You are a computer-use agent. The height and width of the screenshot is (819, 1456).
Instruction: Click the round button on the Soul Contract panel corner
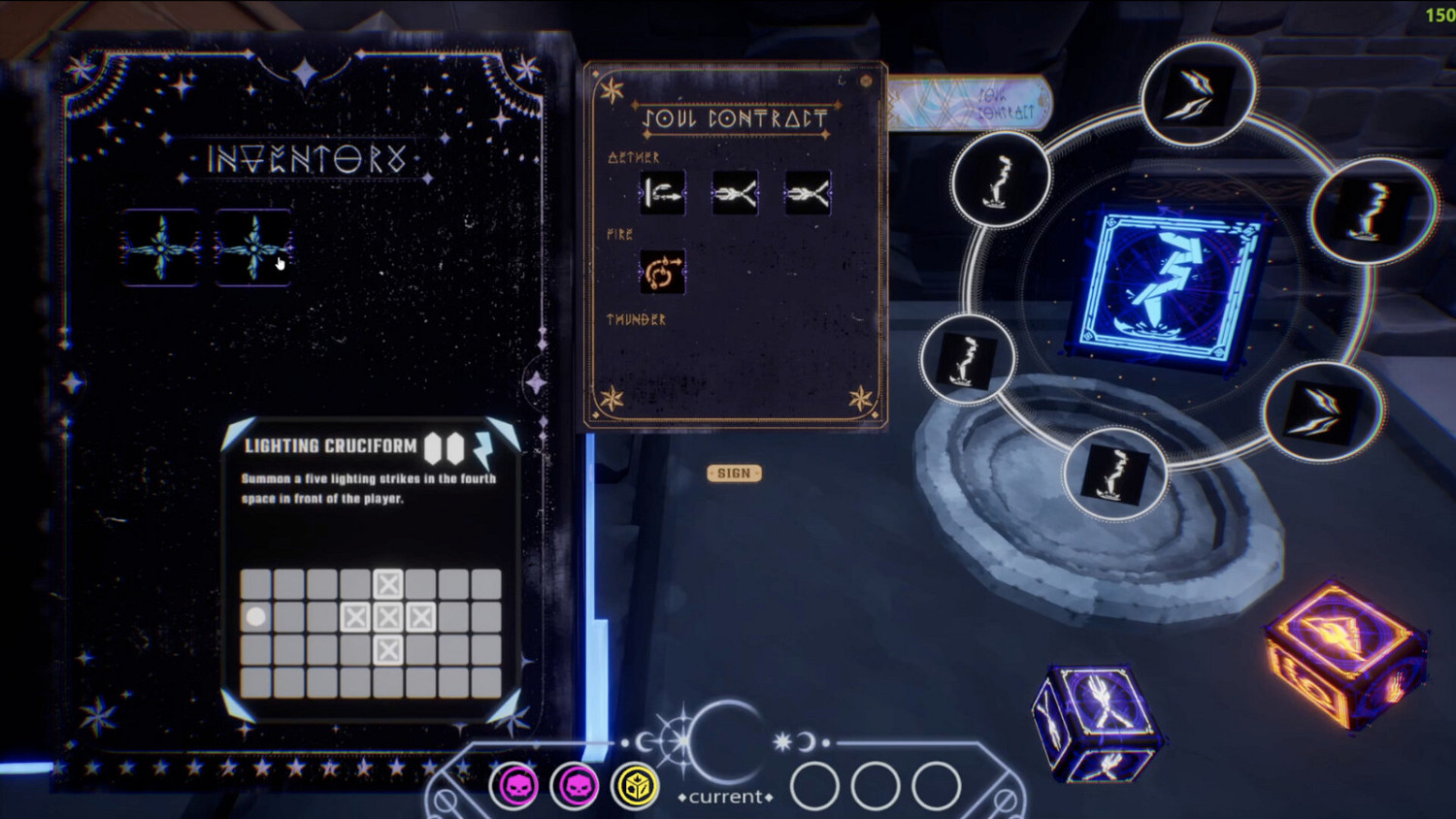[865, 82]
